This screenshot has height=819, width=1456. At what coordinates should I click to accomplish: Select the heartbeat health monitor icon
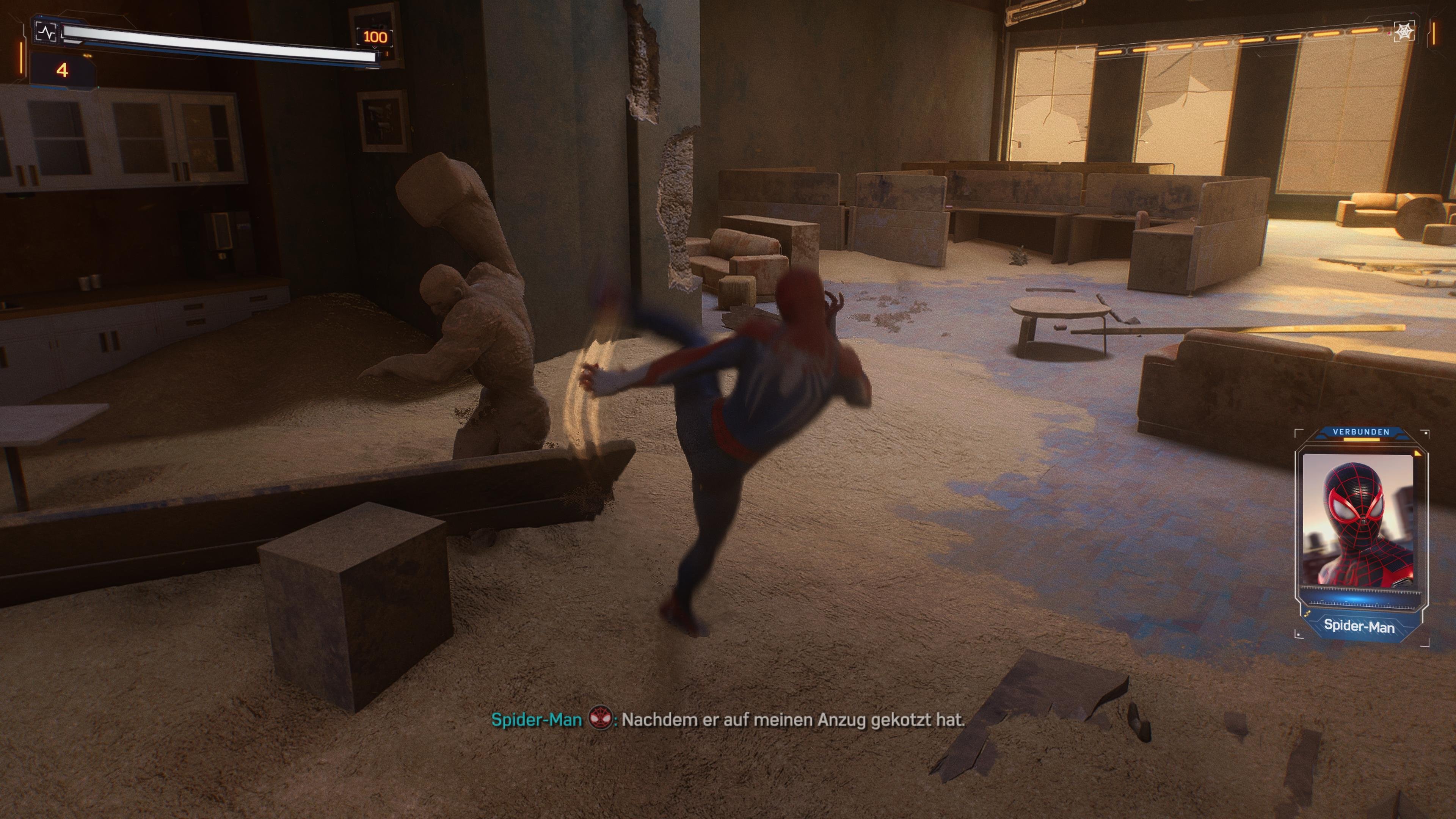click(46, 32)
